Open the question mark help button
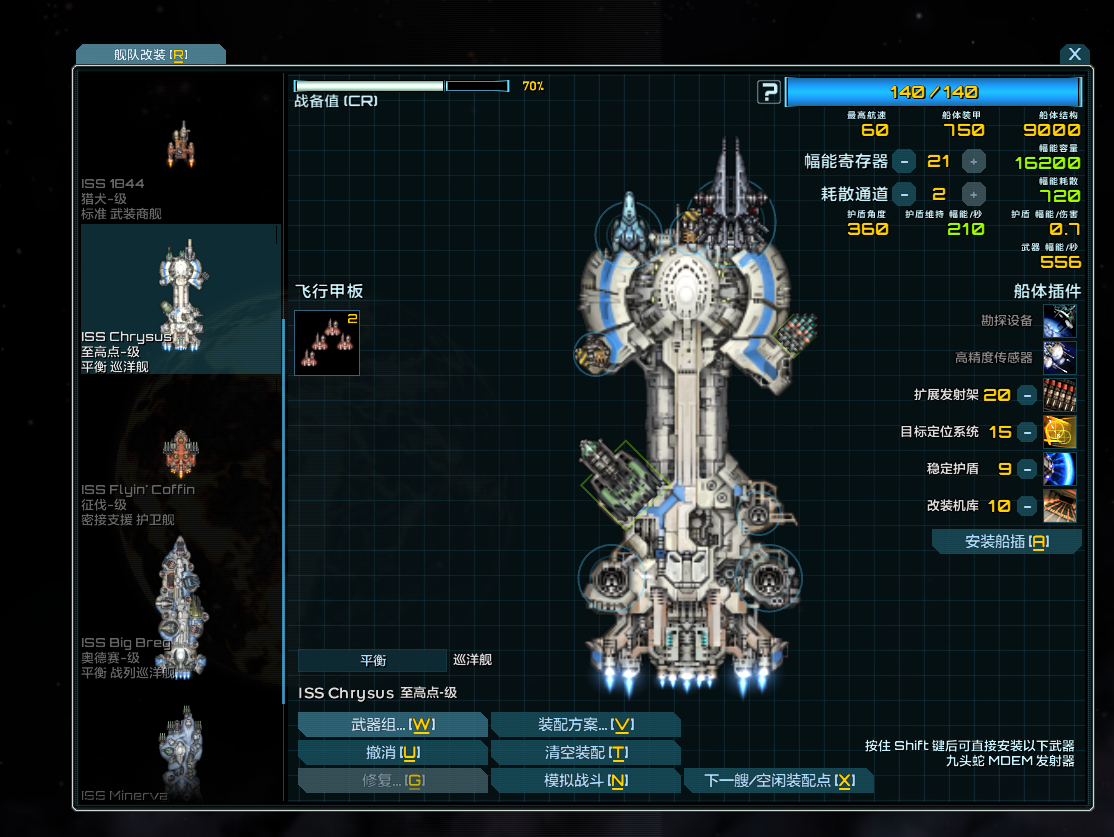The width and height of the screenshot is (1114, 837). point(768,93)
